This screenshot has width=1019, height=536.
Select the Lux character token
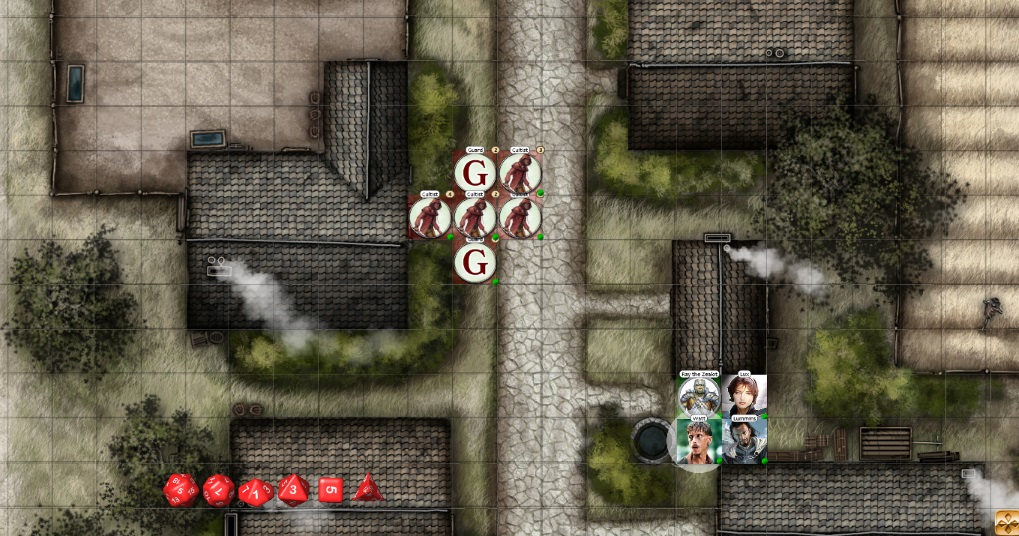click(744, 396)
